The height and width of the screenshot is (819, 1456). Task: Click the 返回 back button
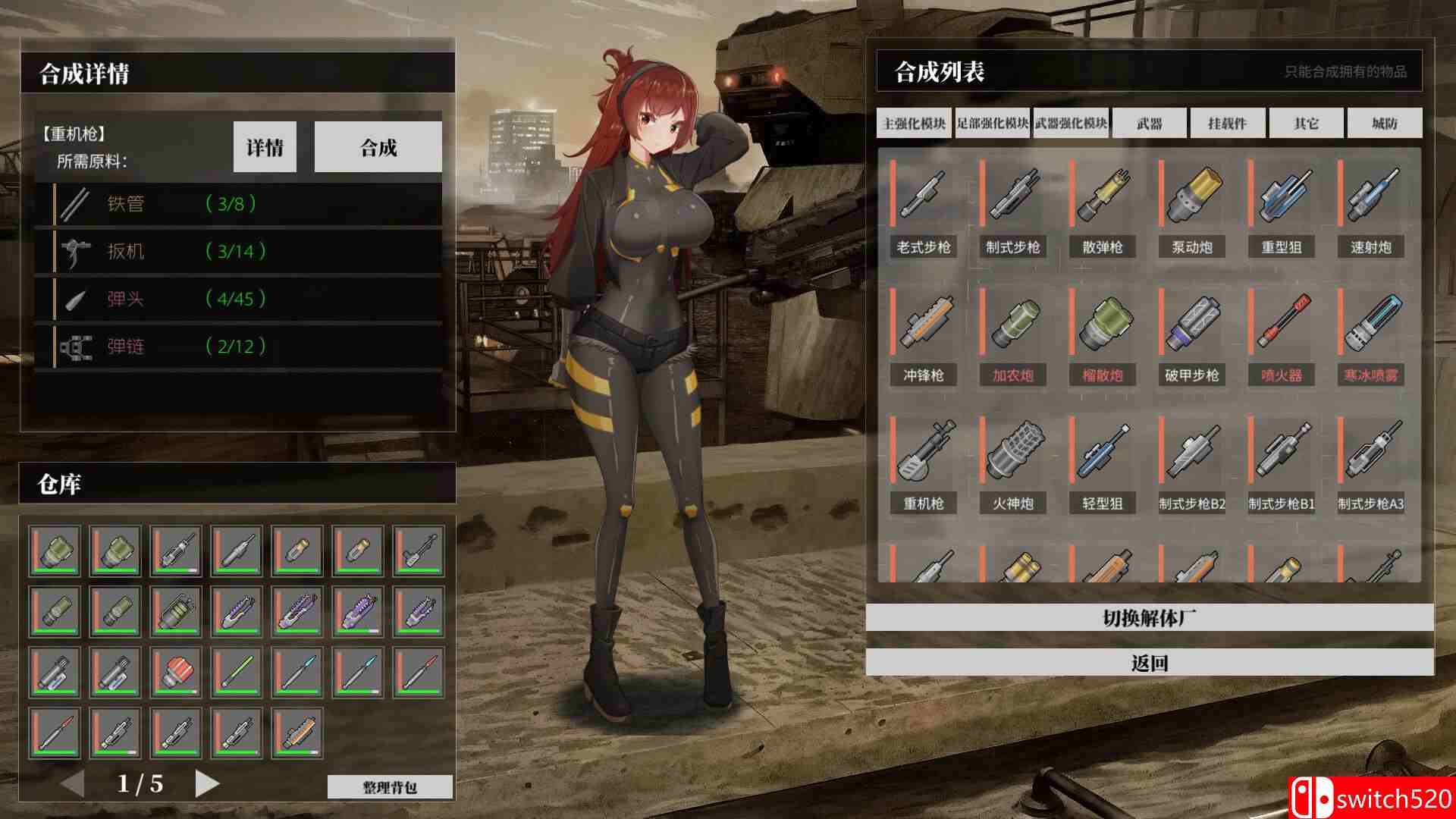(1150, 663)
